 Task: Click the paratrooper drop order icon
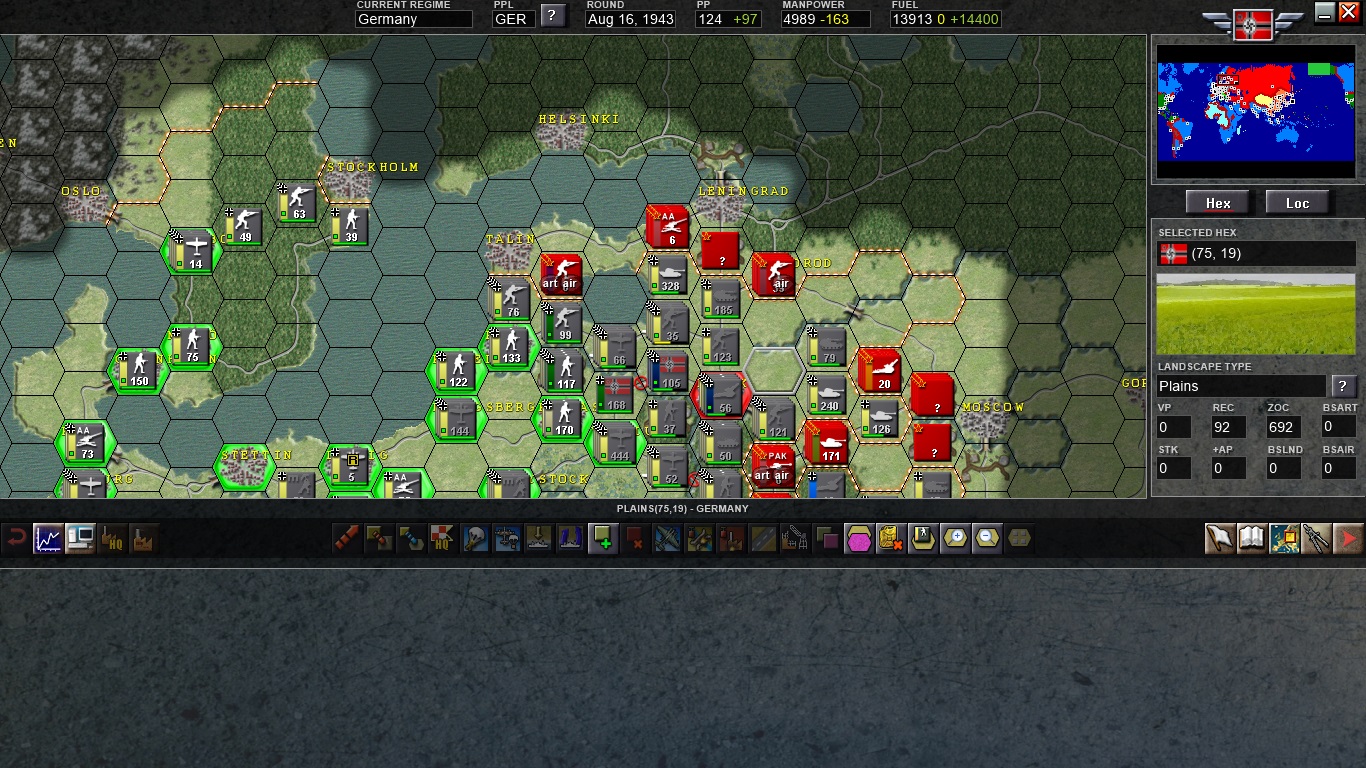pyautogui.click(x=475, y=538)
